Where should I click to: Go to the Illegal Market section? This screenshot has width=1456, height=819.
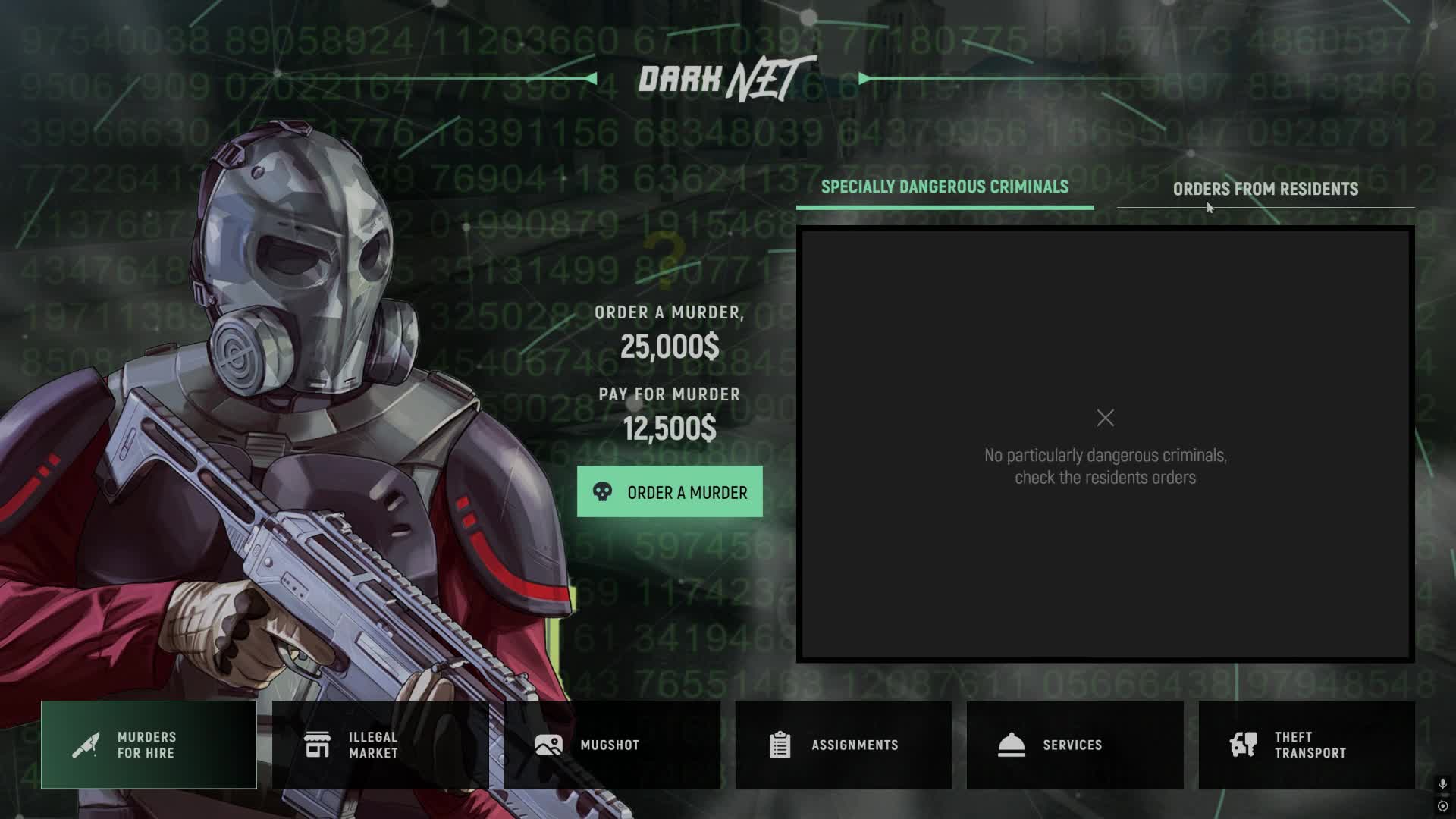pos(380,745)
